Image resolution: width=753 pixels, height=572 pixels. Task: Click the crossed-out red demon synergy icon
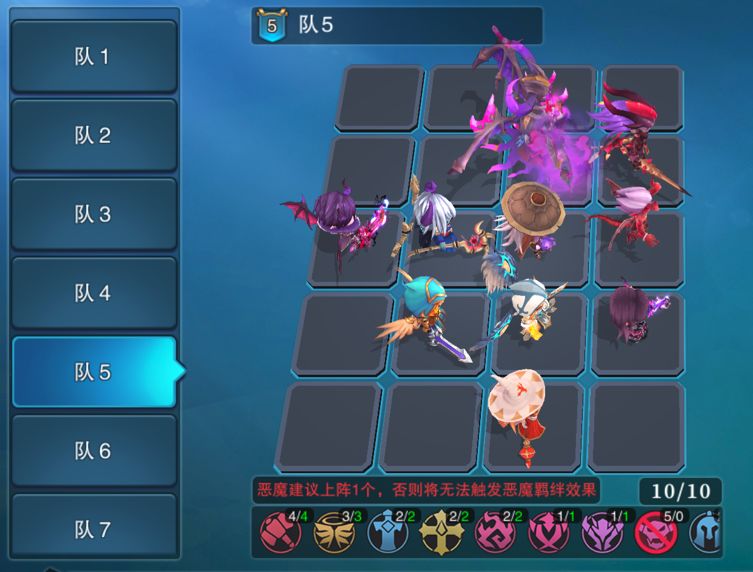click(656, 533)
